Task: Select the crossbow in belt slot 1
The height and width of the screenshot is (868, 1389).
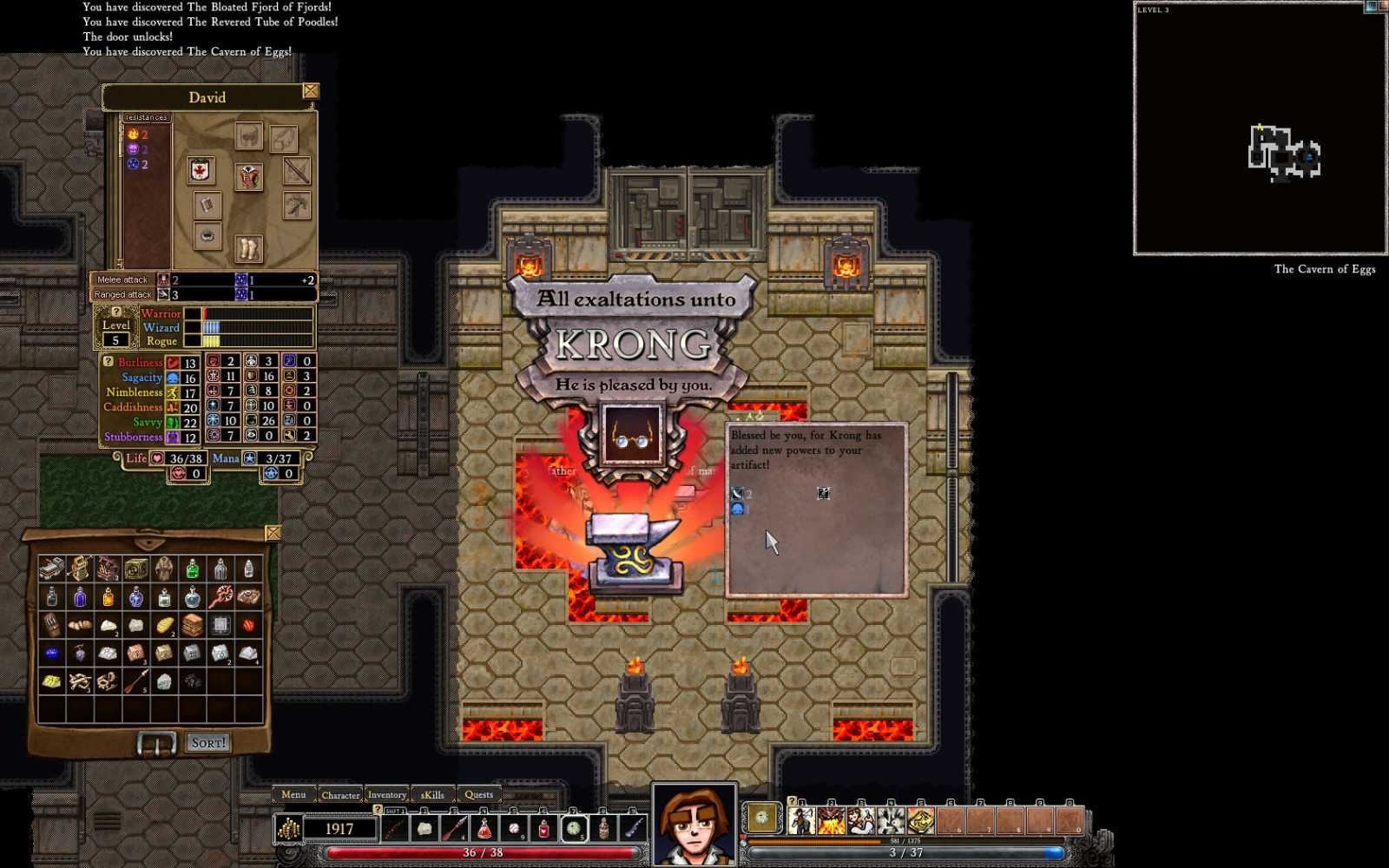Action: click(395, 827)
